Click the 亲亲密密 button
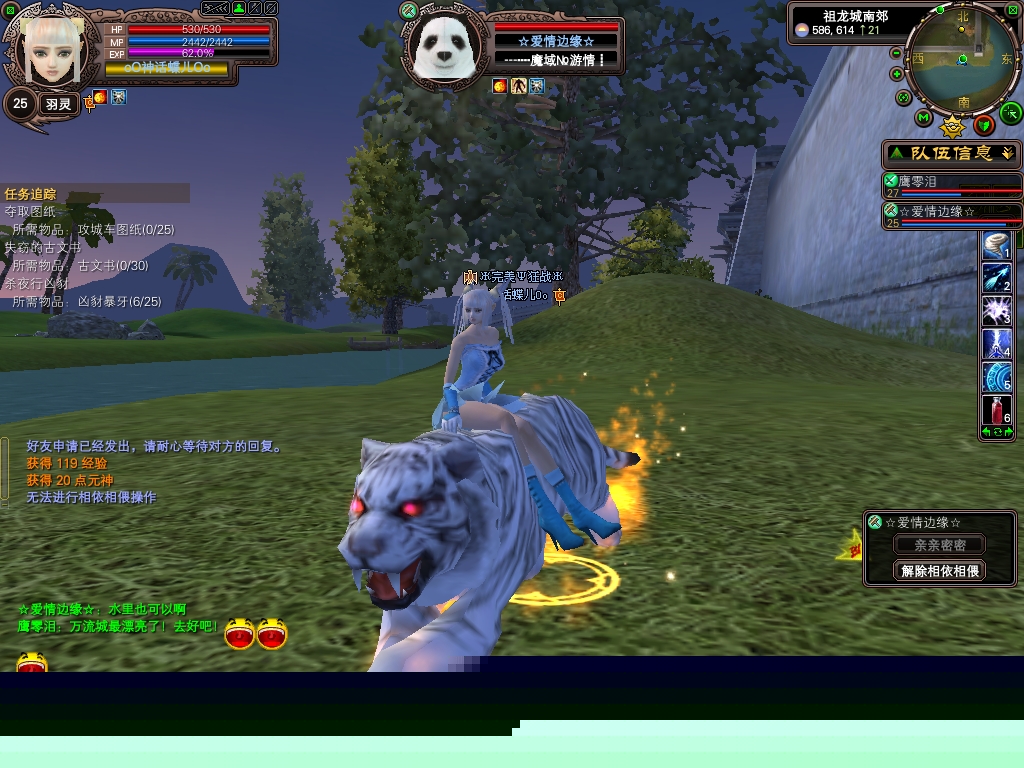Screen dimensions: 1024x768 point(939,545)
